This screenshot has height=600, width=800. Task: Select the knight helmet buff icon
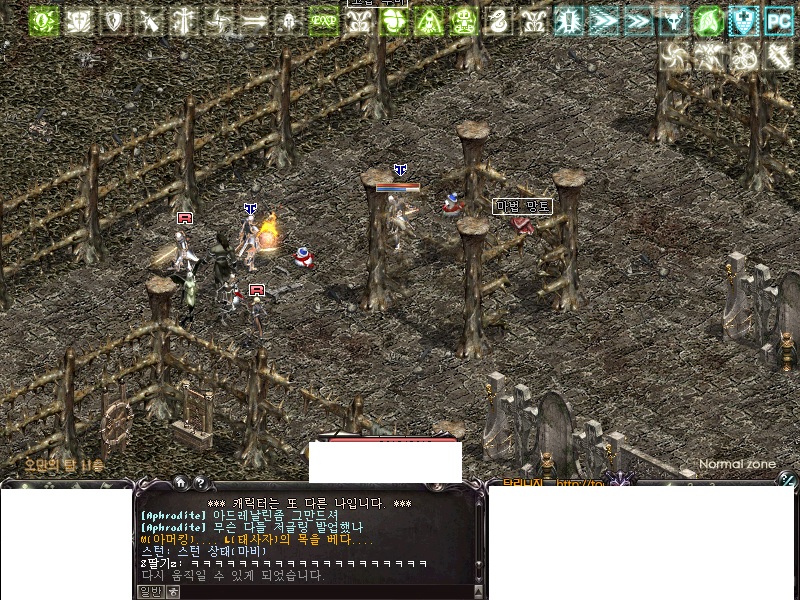288,20
